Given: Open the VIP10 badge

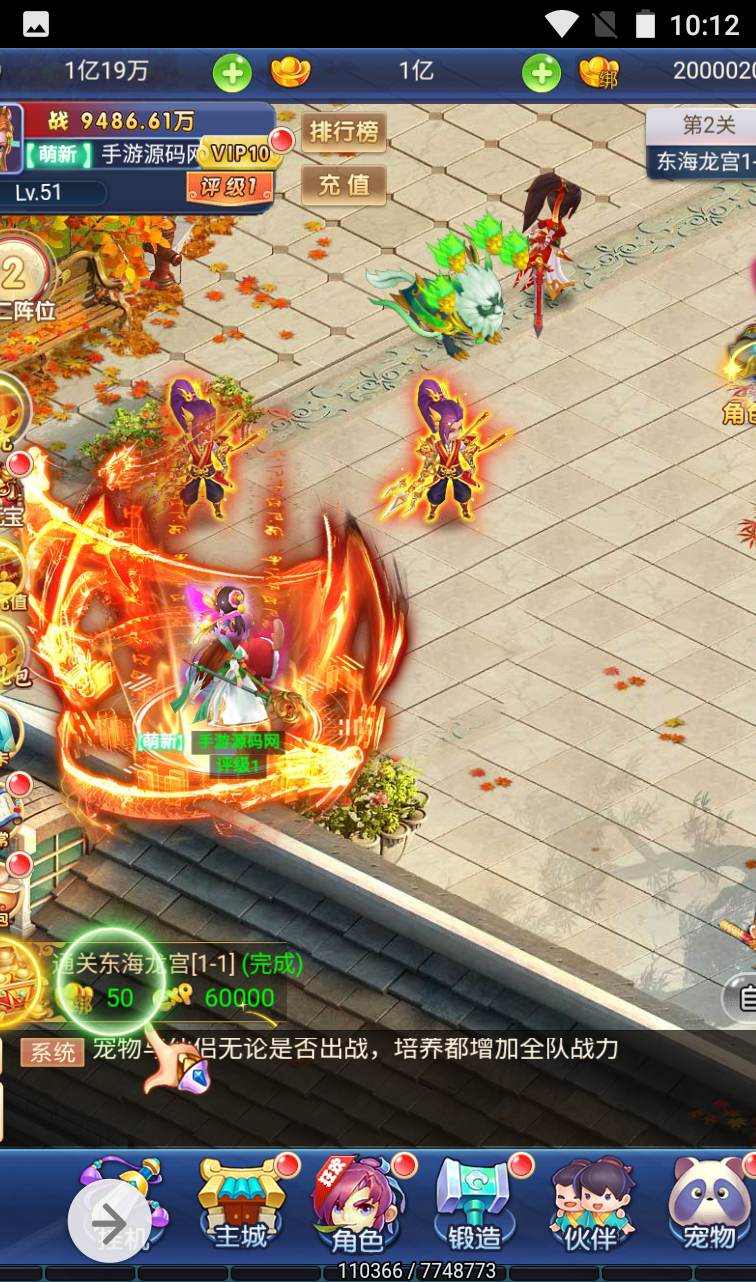Looking at the screenshot, I should [x=238, y=153].
